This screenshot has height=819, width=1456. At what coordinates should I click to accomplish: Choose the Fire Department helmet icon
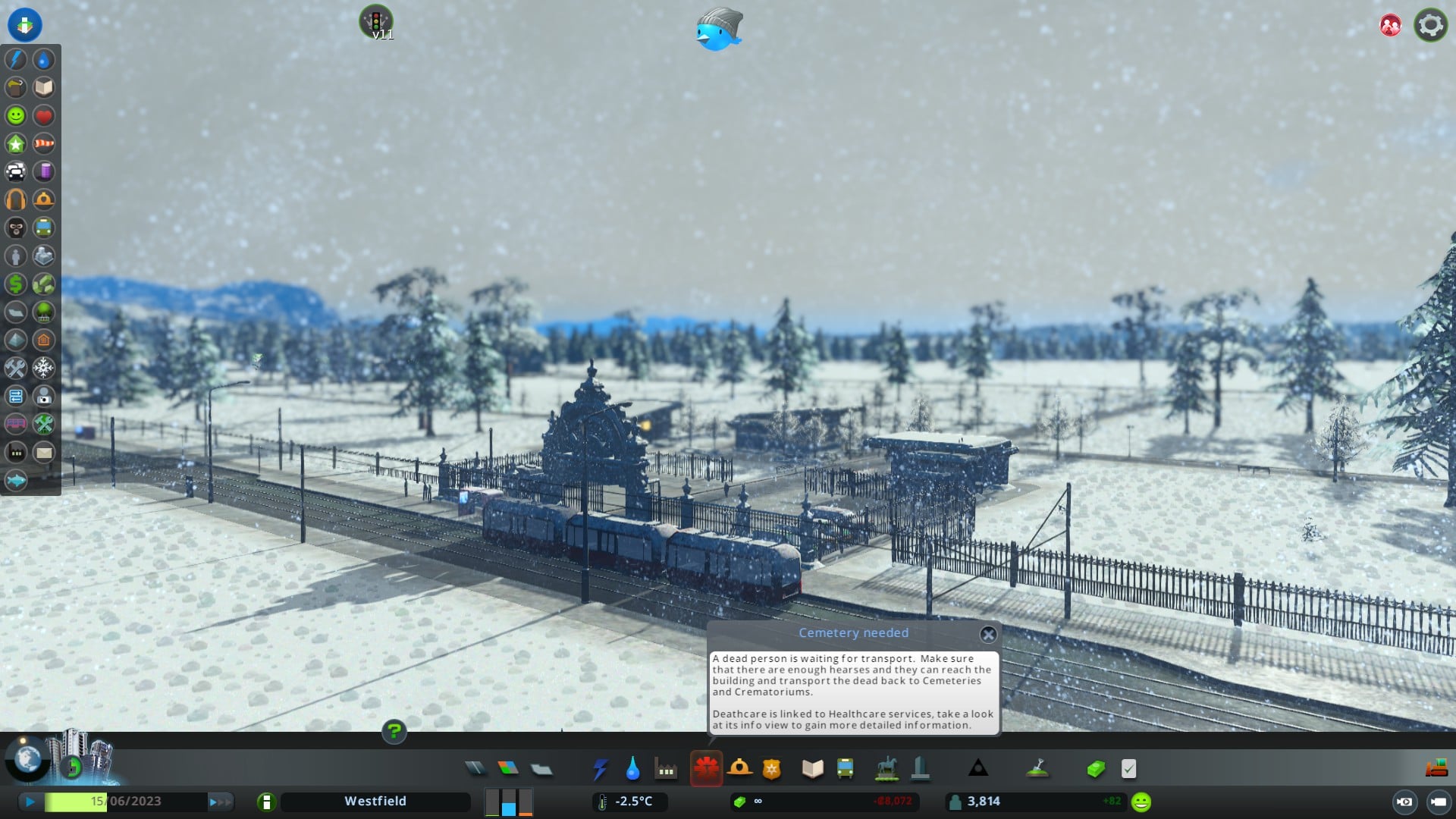click(739, 769)
